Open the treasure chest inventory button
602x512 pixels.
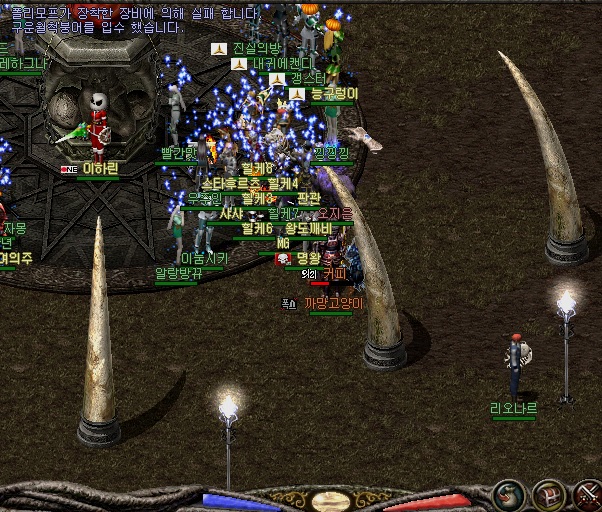[x=548, y=496]
